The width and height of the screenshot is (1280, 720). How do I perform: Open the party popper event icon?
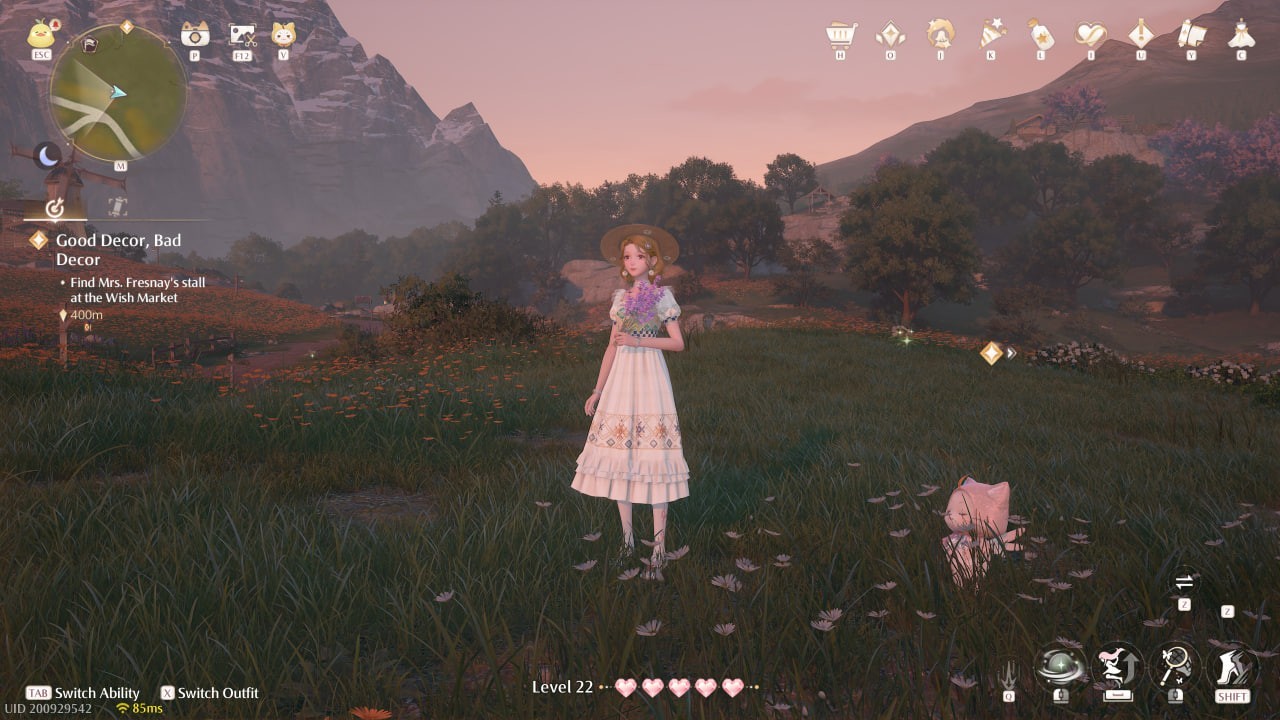[991, 33]
